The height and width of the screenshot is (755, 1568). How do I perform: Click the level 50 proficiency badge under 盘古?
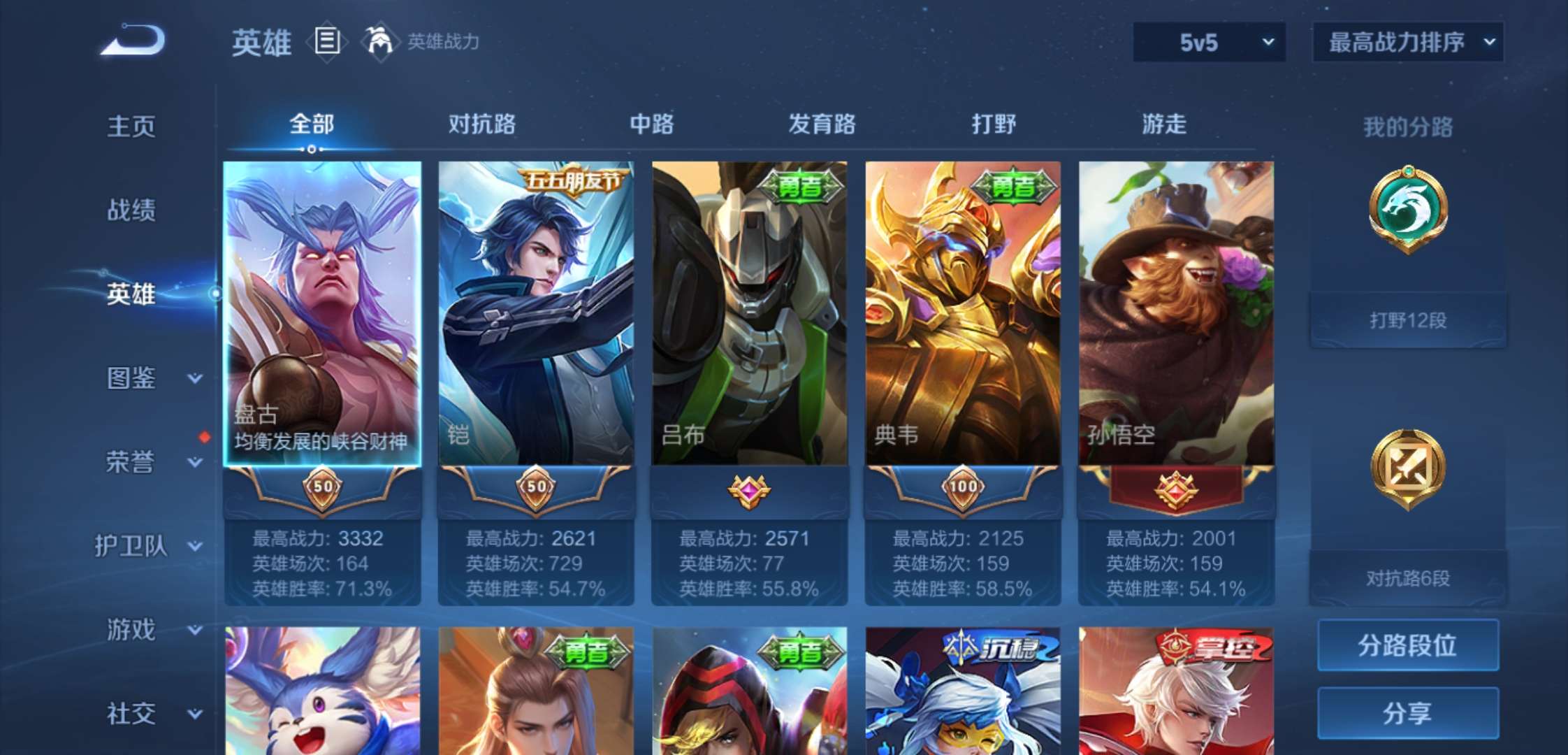(x=322, y=489)
